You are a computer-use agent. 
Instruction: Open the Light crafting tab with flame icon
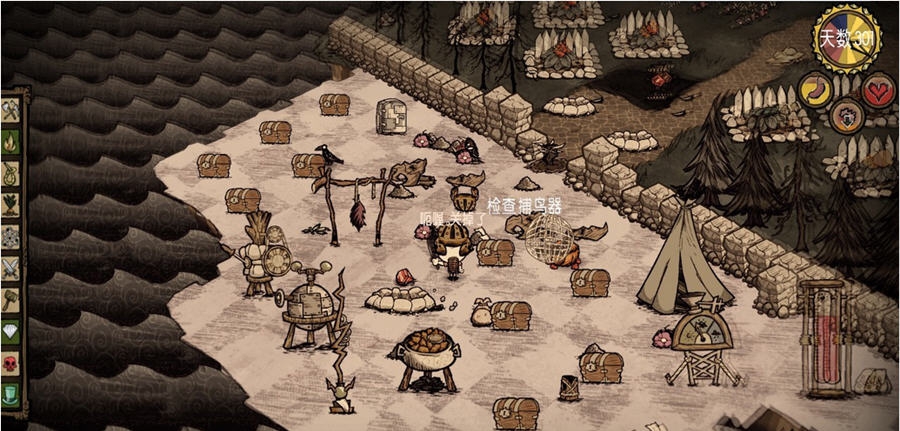(11, 143)
